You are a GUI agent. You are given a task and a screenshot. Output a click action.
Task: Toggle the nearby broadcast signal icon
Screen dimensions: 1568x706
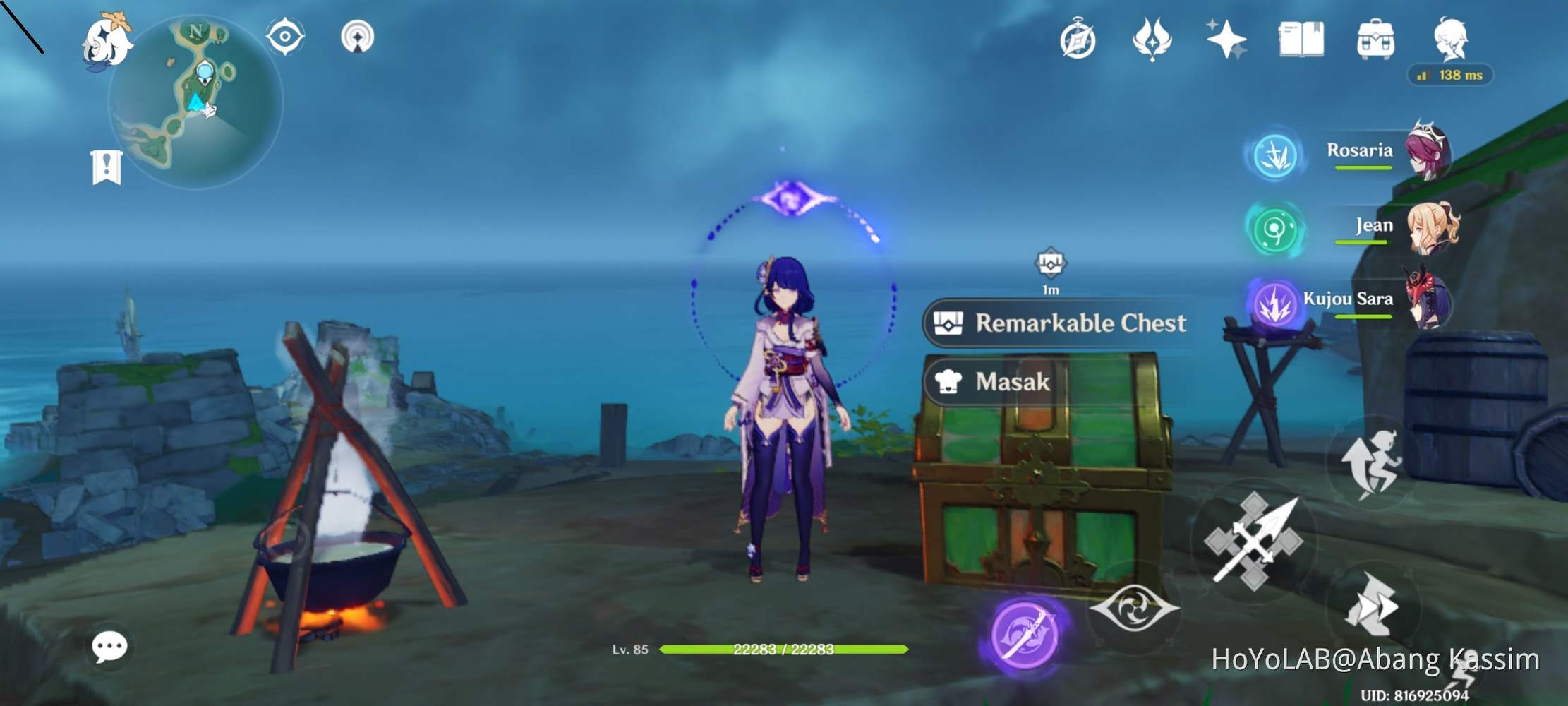(x=358, y=37)
